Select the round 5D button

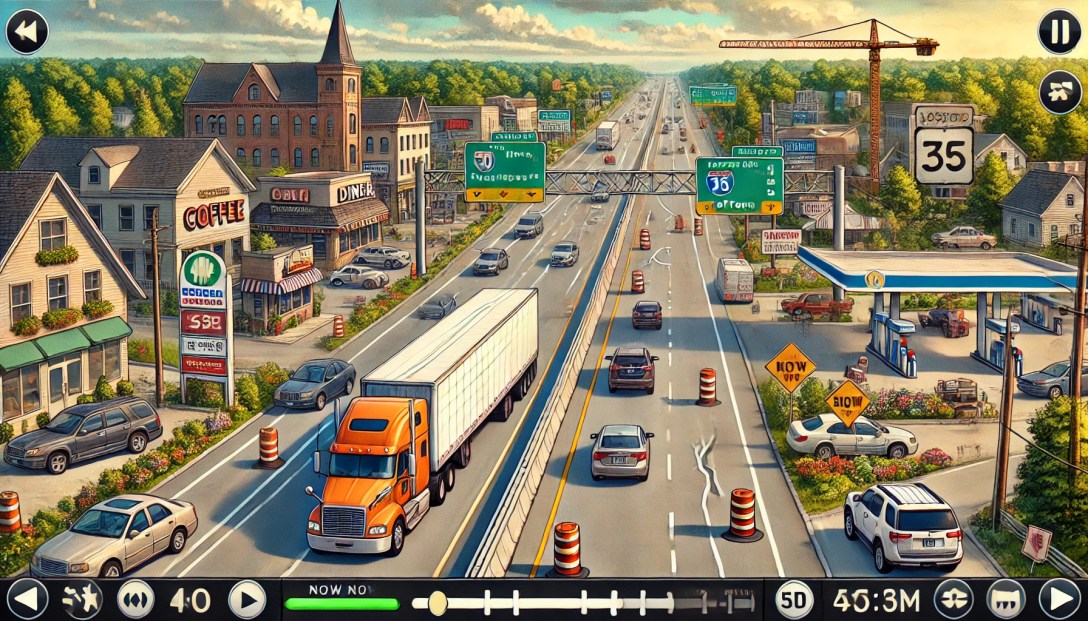point(795,599)
